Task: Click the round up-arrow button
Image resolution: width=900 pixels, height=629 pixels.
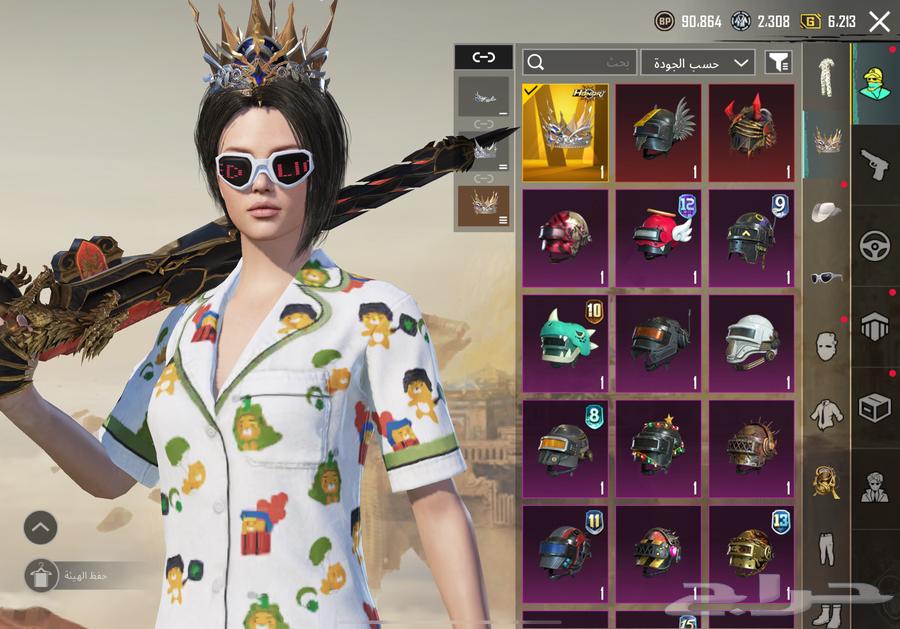Action: (x=40, y=527)
